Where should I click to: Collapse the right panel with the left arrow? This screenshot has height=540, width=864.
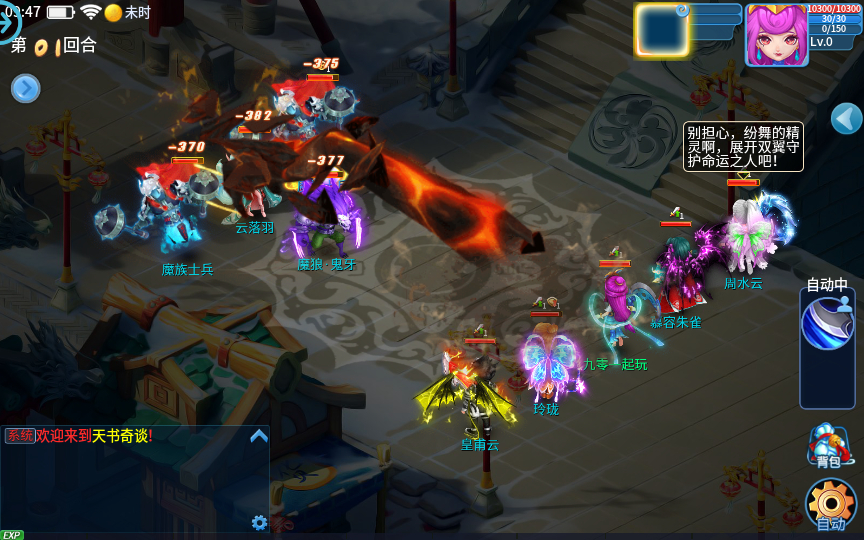coord(846,118)
